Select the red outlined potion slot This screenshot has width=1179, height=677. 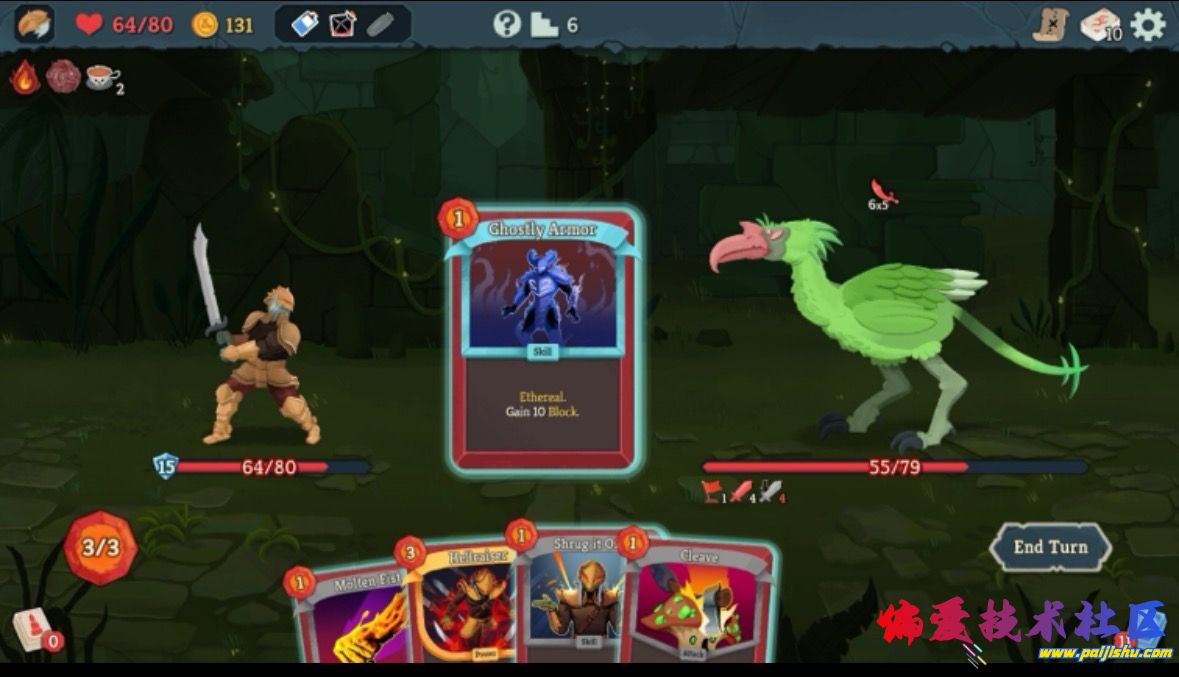pos(342,25)
